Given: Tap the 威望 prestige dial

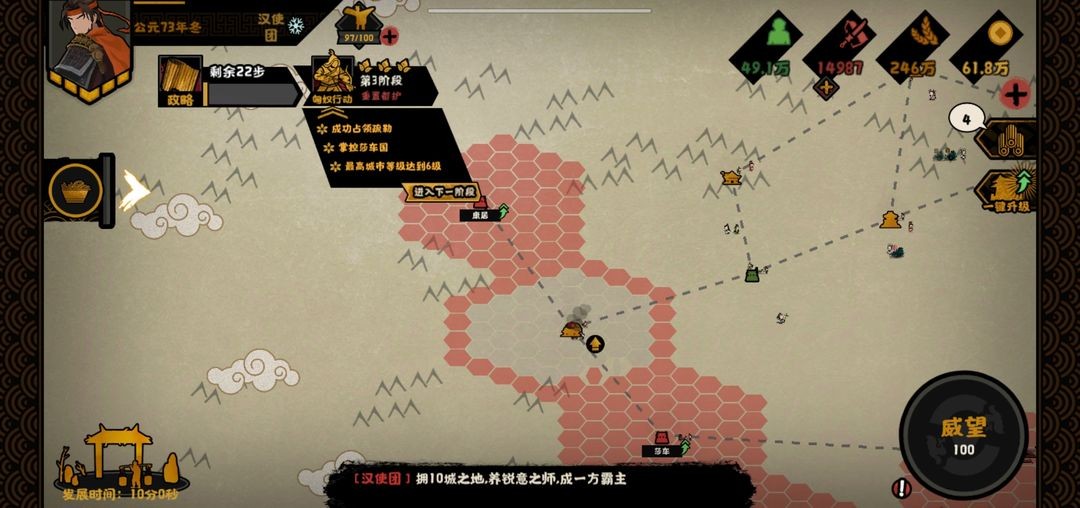Looking at the screenshot, I should pos(963,434).
